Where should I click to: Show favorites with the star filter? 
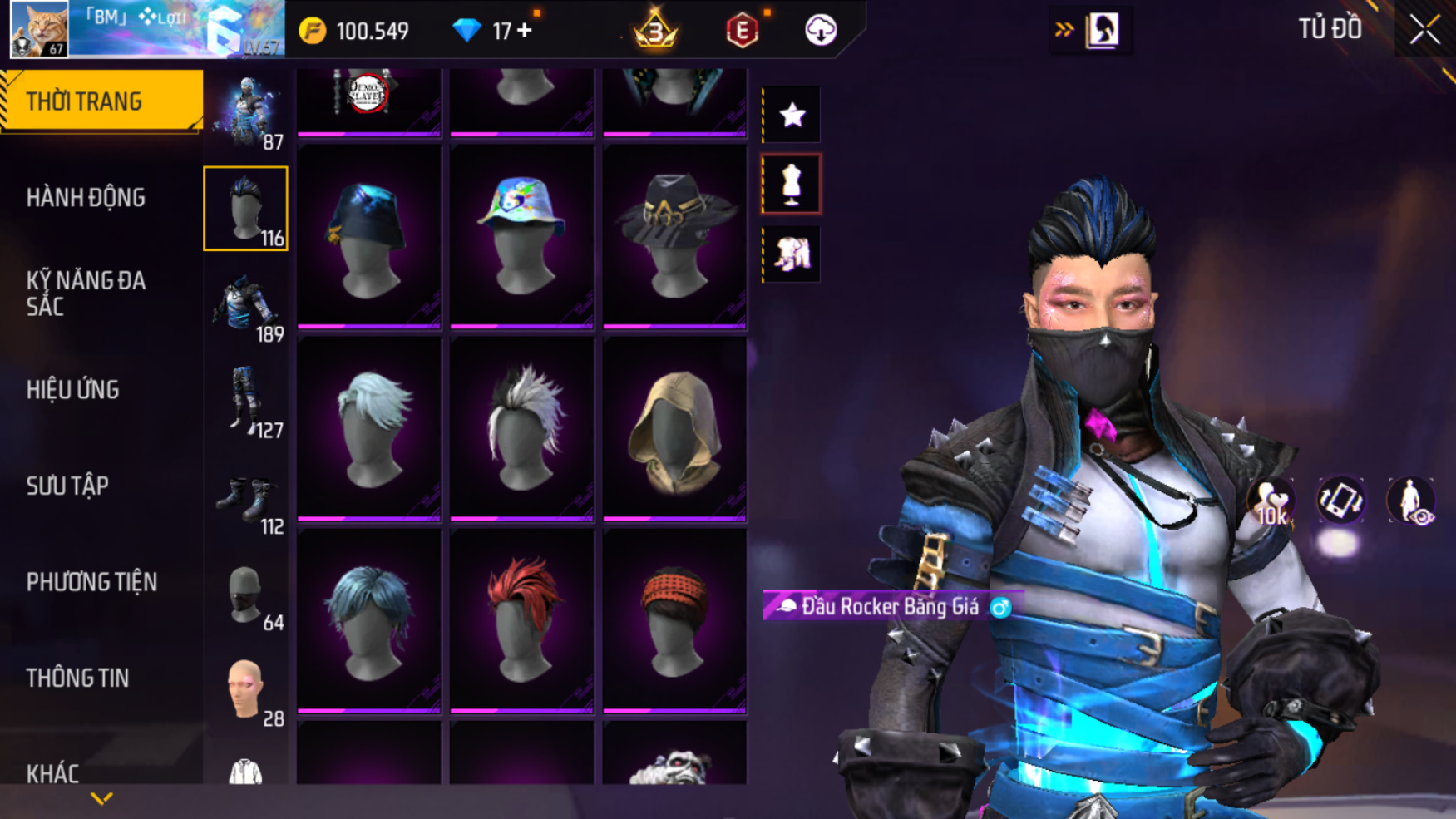click(792, 115)
